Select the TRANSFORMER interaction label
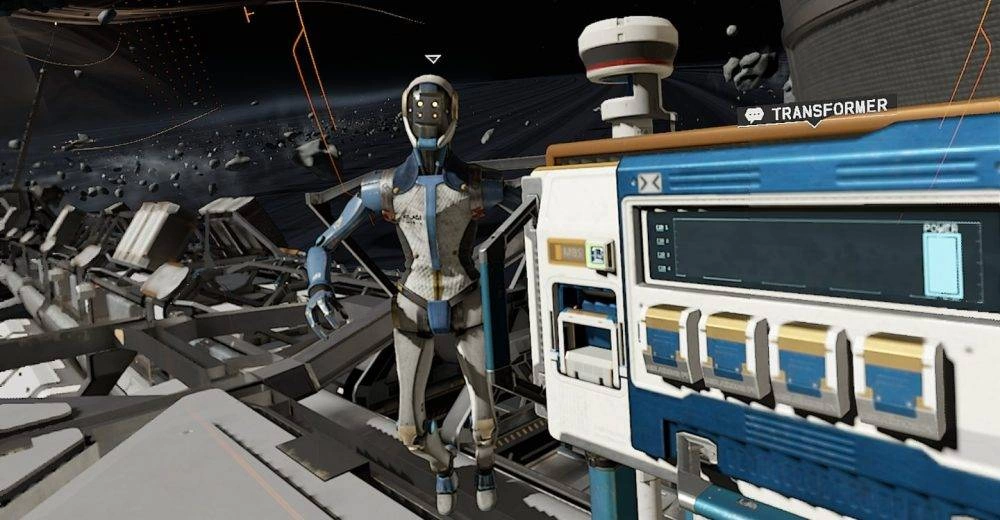 pyautogui.click(x=815, y=111)
